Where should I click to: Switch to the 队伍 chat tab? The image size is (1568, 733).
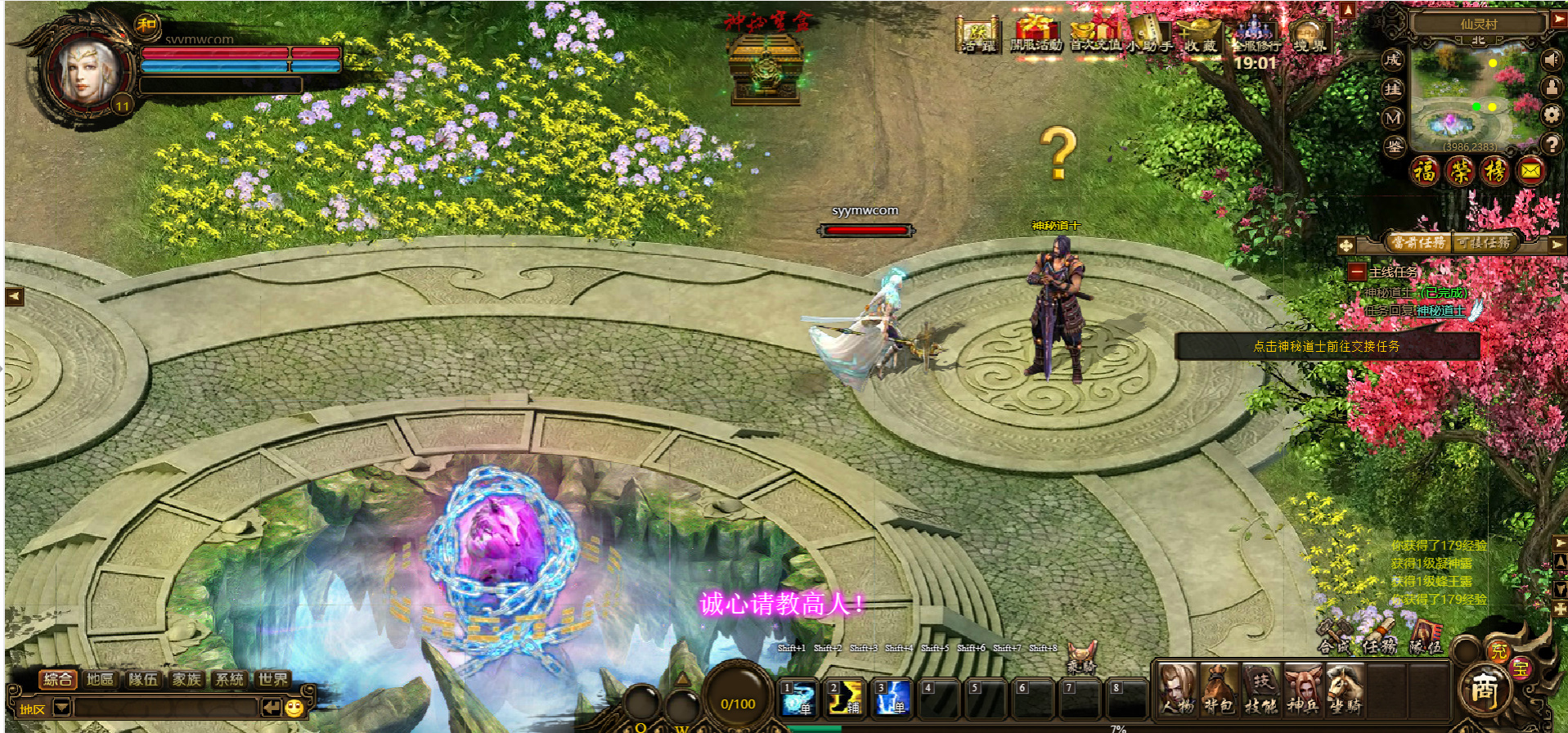[143, 679]
